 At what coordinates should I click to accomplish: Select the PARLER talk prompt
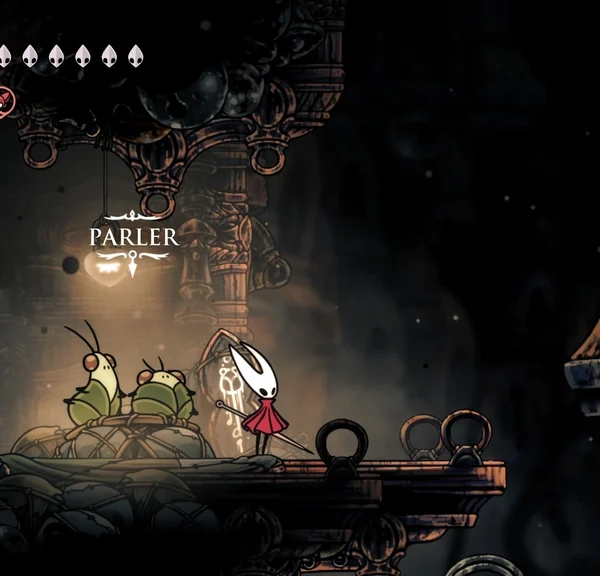pyautogui.click(x=133, y=238)
